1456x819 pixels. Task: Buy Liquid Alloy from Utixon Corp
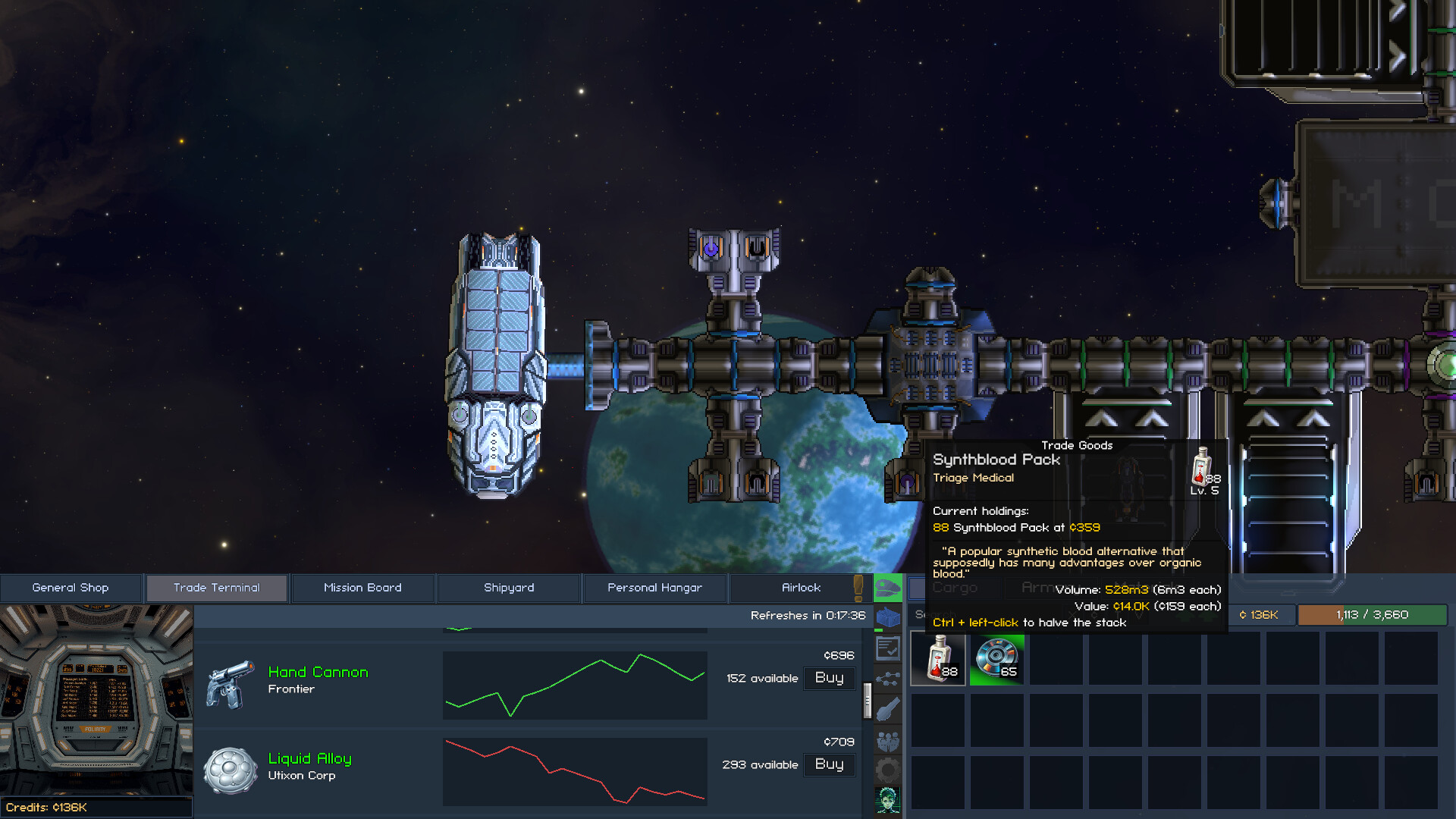tap(829, 764)
